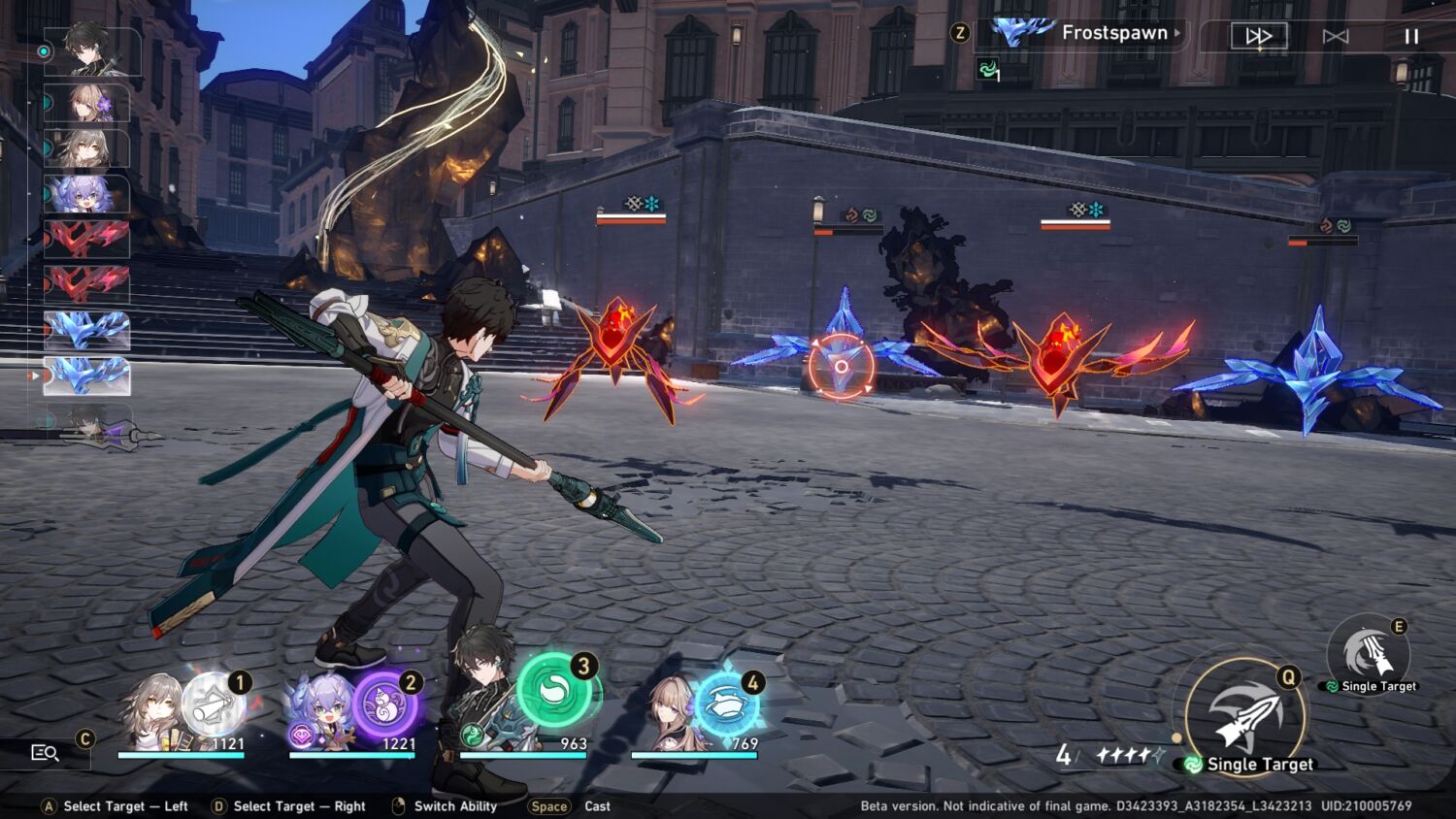Activate the purple ultimate numbered 2
Screen dimensions: 1456x819
pos(384,704)
